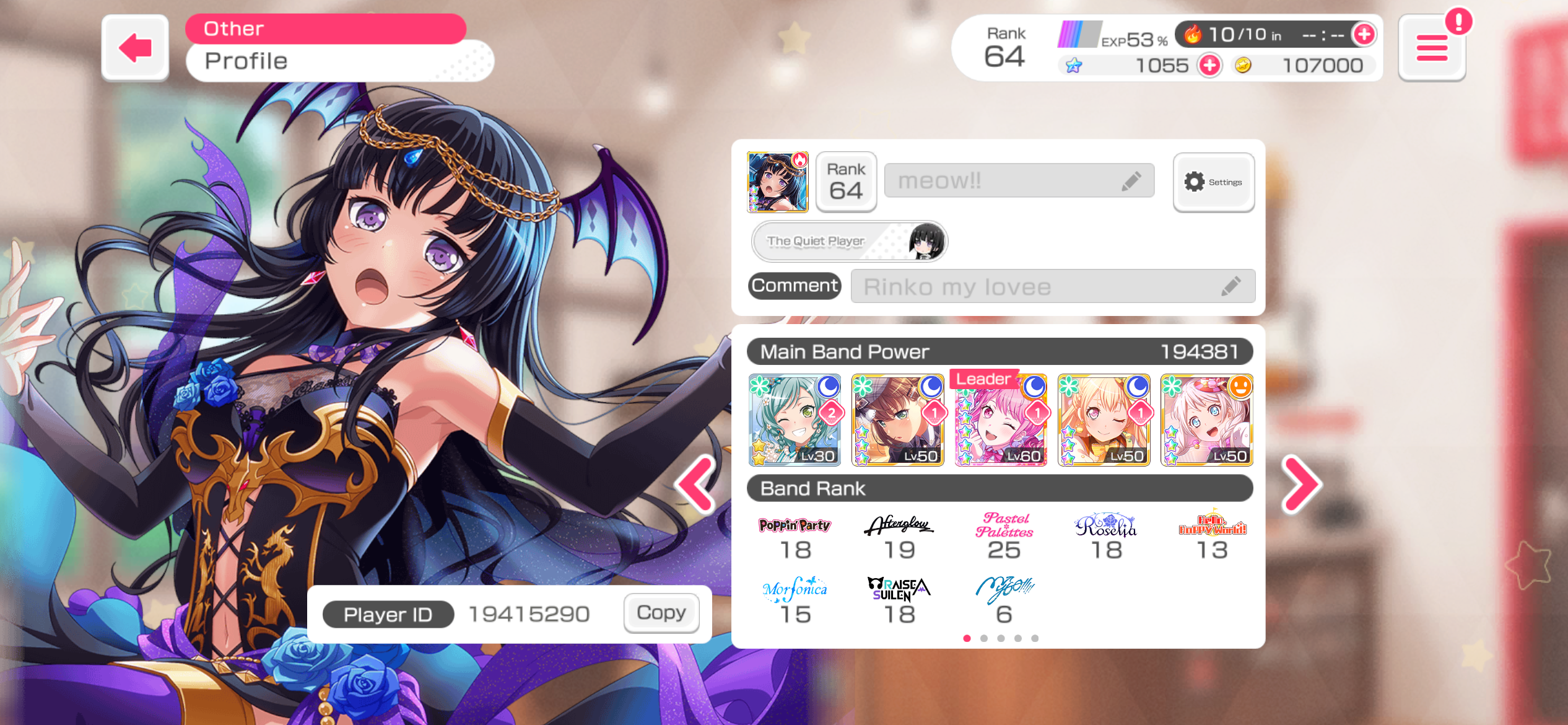
Task: Select the green-haired Lv30 band member card
Action: pyautogui.click(x=795, y=420)
